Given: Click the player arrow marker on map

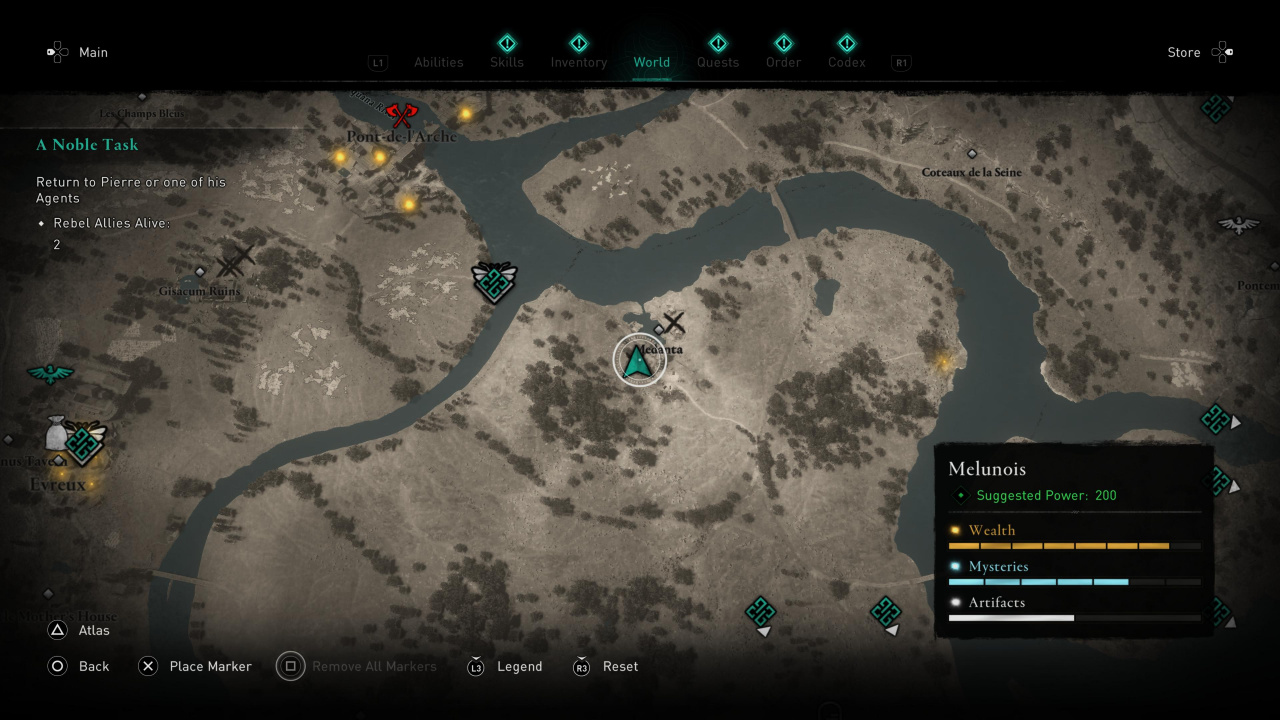Looking at the screenshot, I should 639,360.
